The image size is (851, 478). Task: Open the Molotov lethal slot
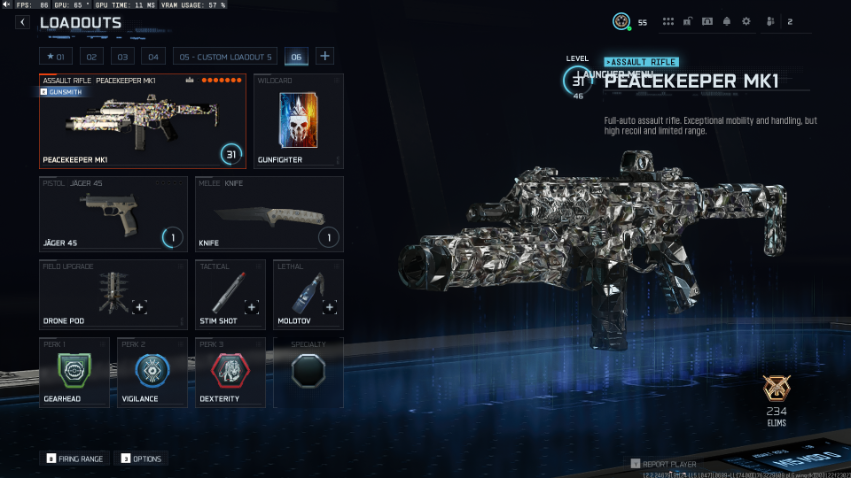308,294
